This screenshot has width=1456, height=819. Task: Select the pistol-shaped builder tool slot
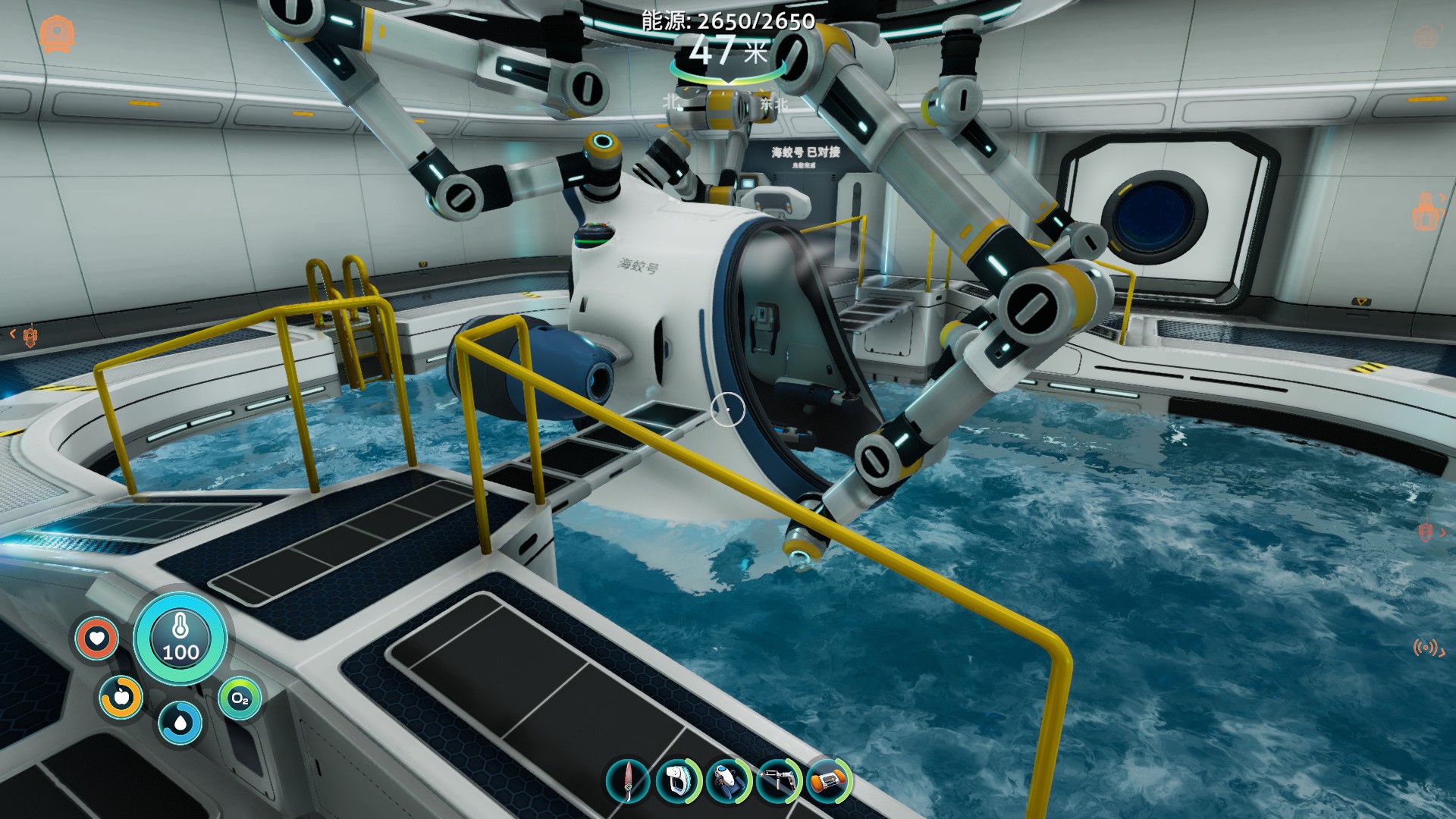(x=777, y=781)
